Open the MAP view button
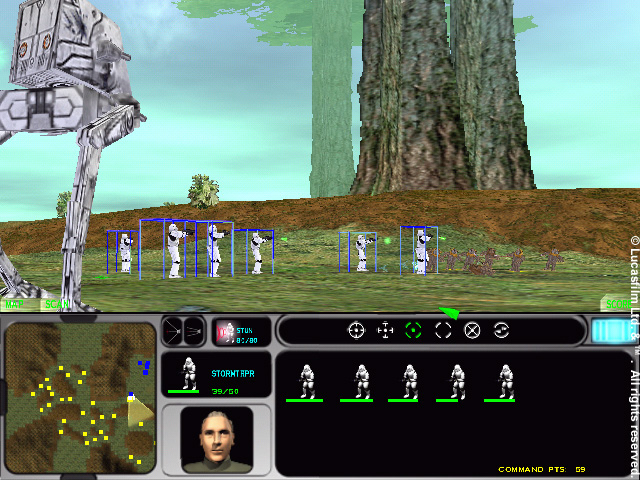This screenshot has height=480, width=640. 15,303
